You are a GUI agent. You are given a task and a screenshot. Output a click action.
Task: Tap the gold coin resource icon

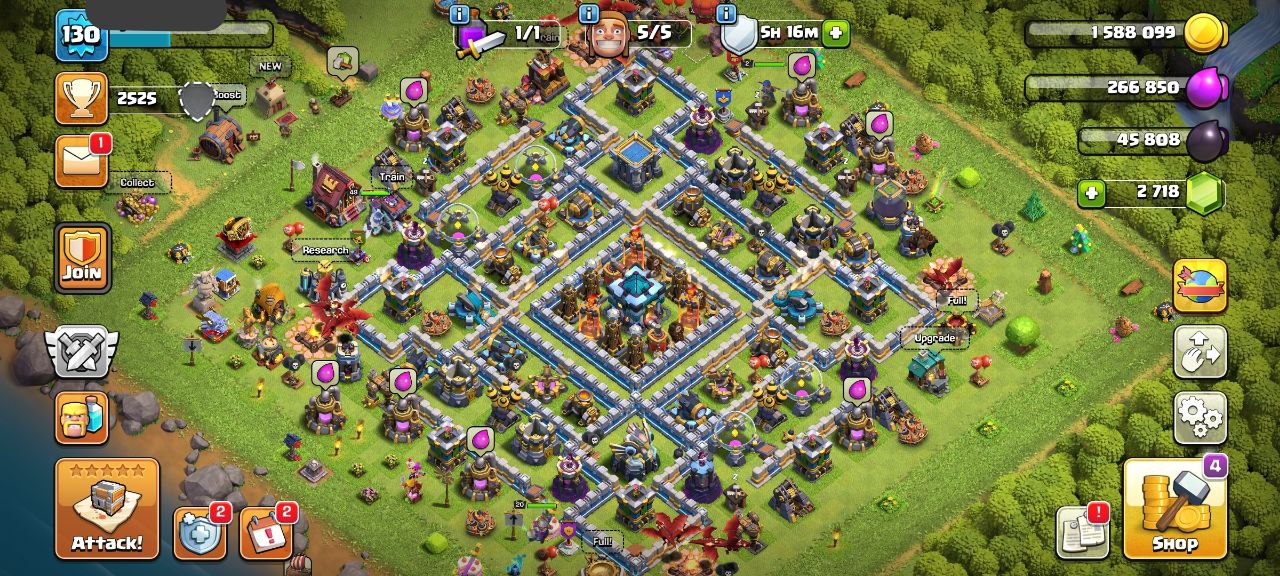pyautogui.click(x=1205, y=33)
